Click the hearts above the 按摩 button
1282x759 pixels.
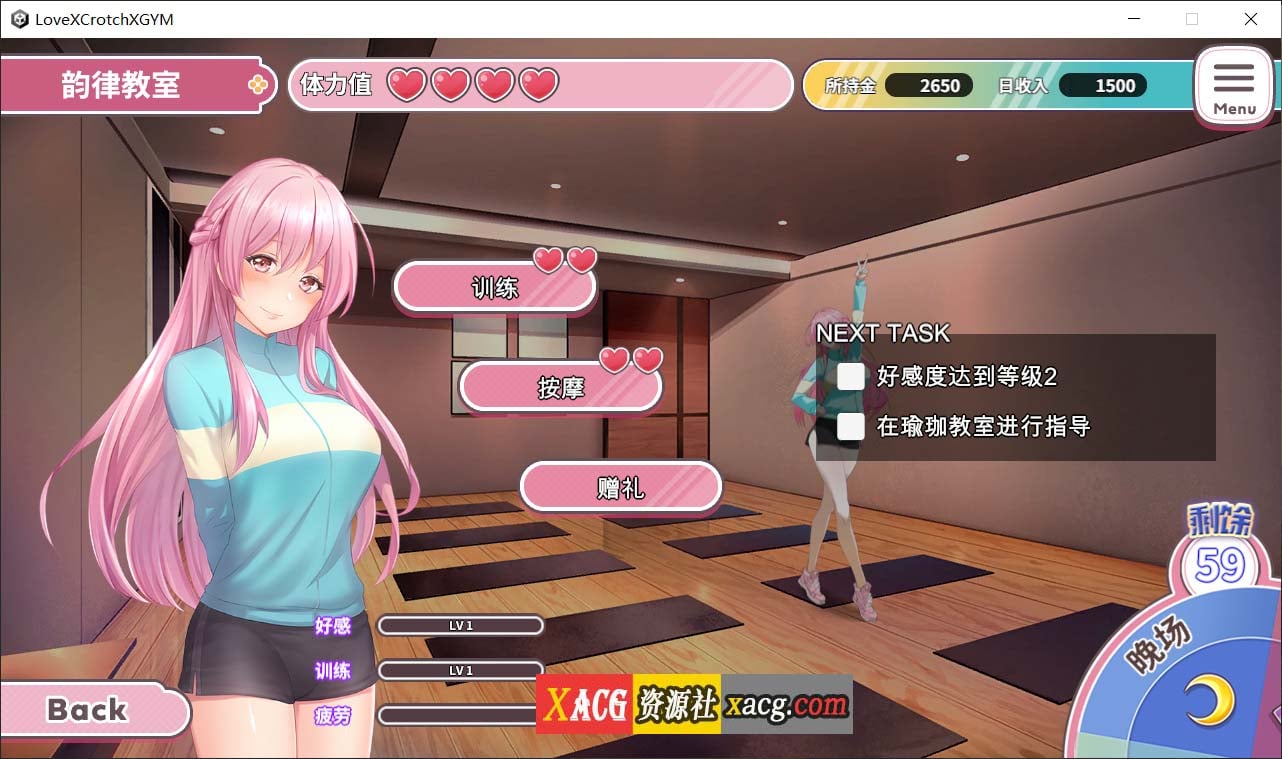pos(633,359)
